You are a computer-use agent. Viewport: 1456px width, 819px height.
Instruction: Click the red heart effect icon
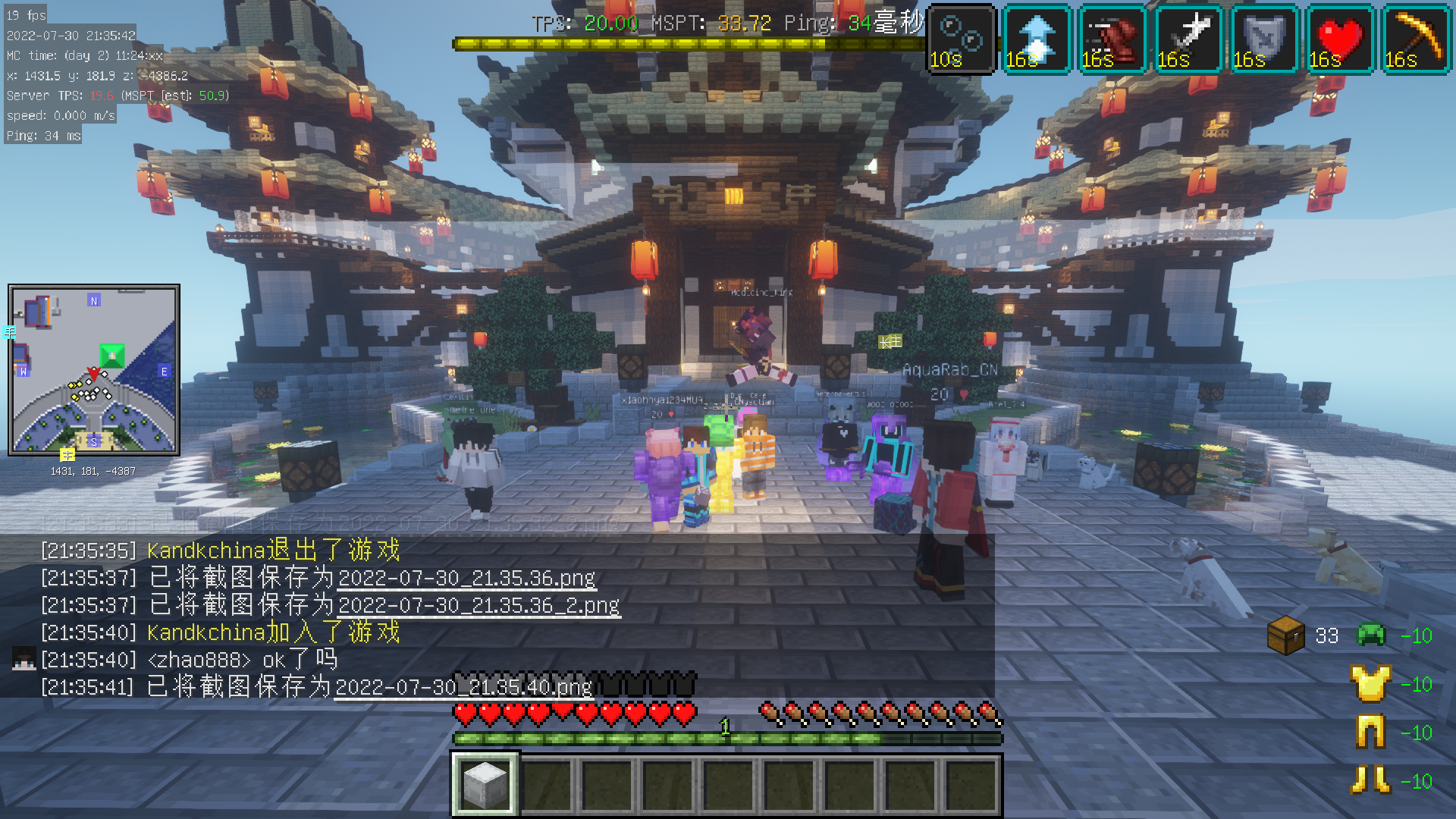[1340, 39]
